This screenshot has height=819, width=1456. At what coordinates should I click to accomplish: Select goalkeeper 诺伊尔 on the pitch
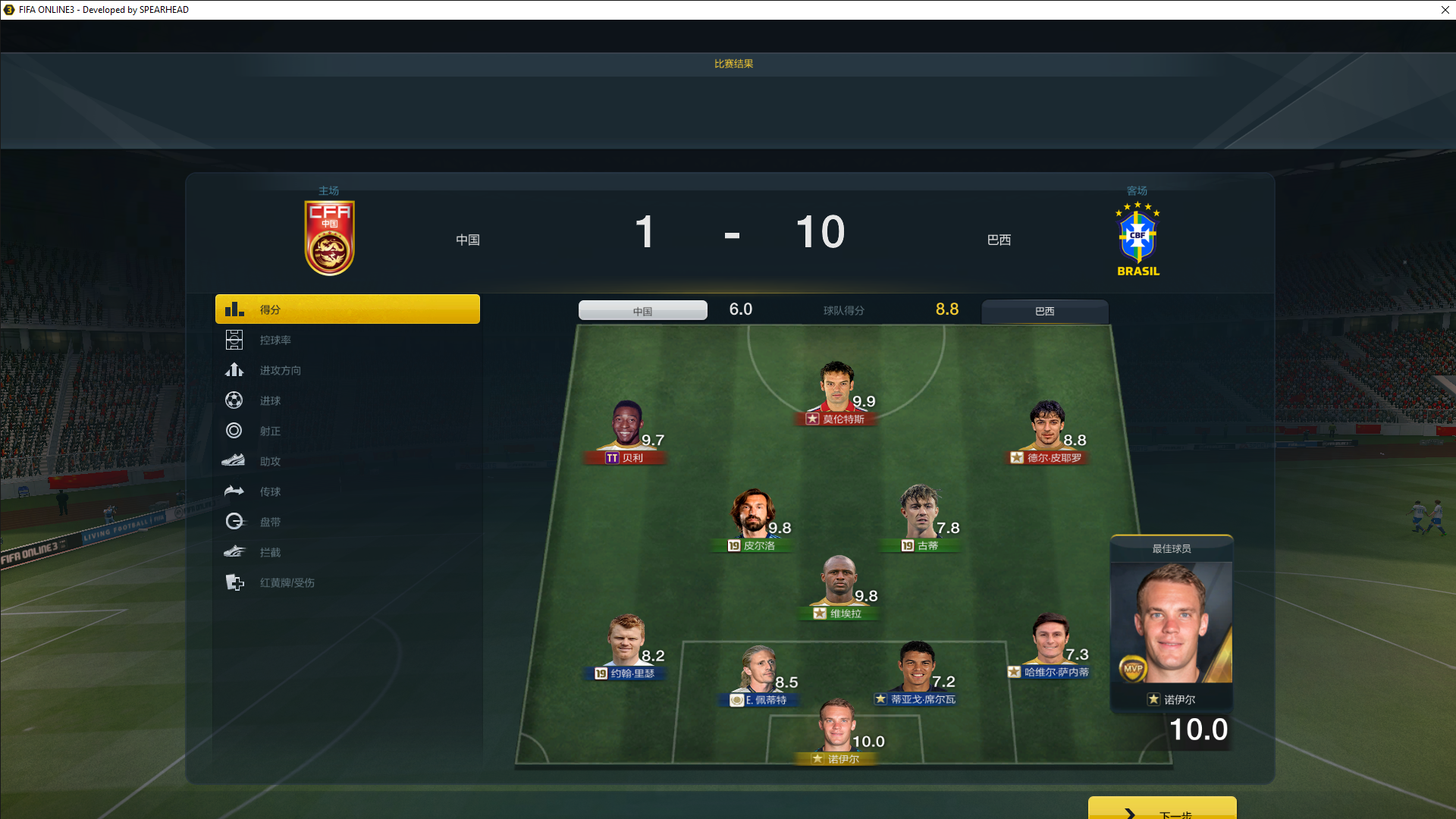coord(837,730)
